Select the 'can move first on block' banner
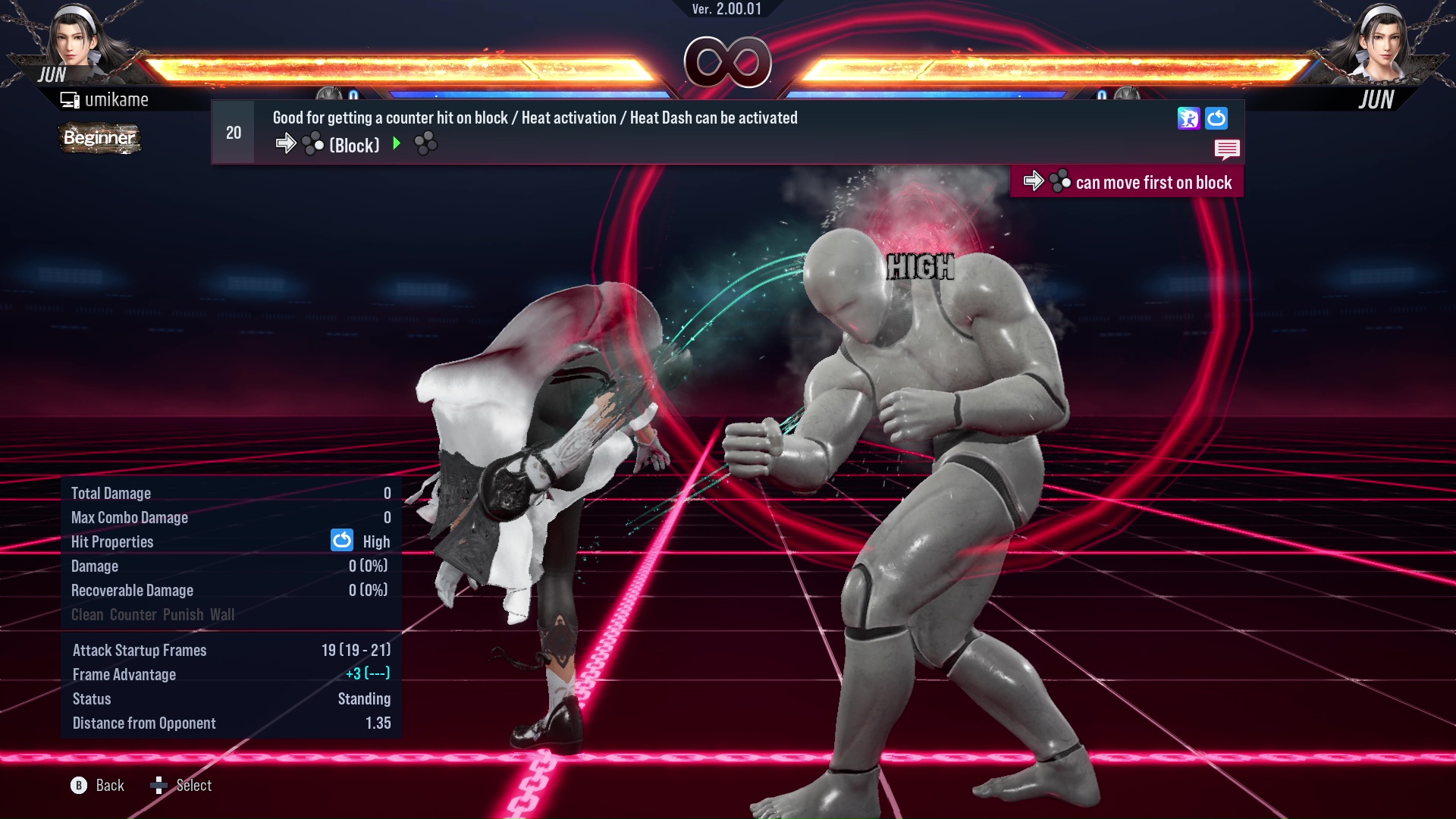 pyautogui.click(x=1128, y=181)
